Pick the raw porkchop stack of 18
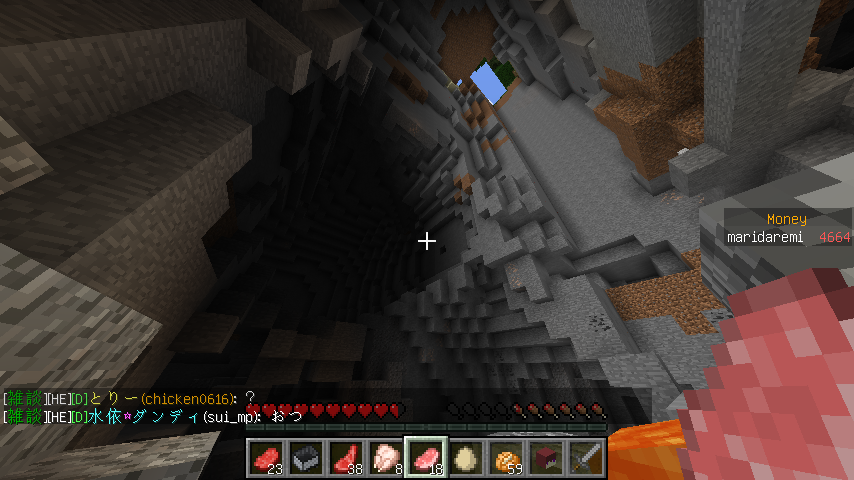The height and width of the screenshot is (480, 854). tap(426, 458)
